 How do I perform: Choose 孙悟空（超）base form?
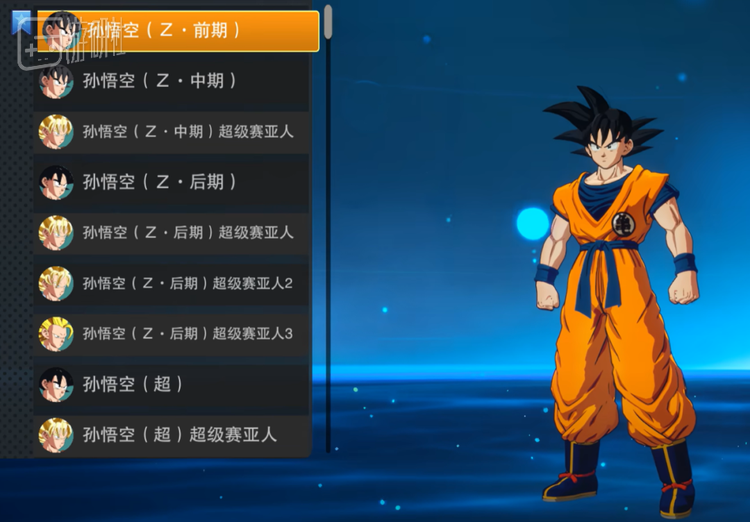[170, 384]
